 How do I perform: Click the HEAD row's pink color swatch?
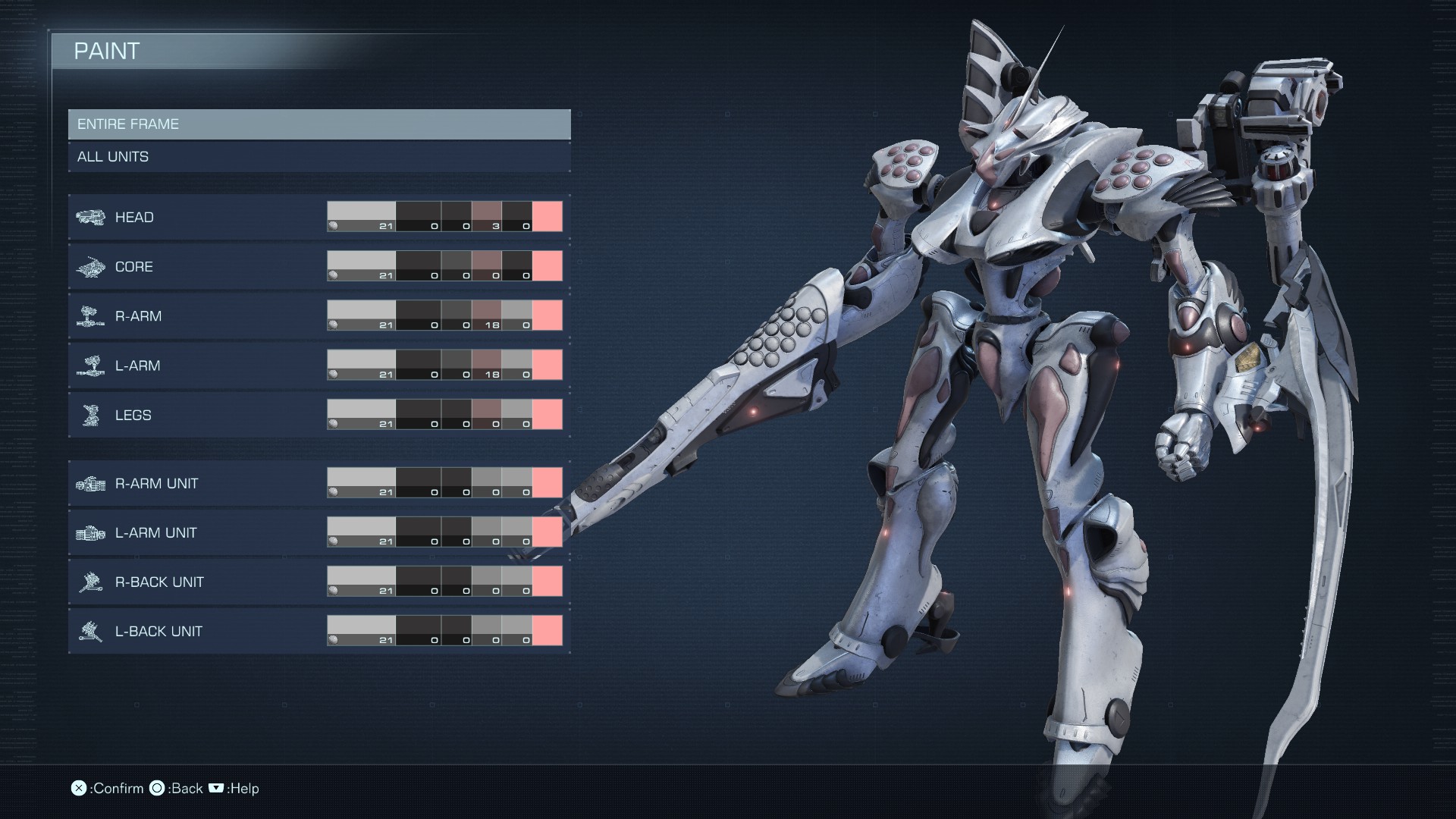click(x=547, y=216)
